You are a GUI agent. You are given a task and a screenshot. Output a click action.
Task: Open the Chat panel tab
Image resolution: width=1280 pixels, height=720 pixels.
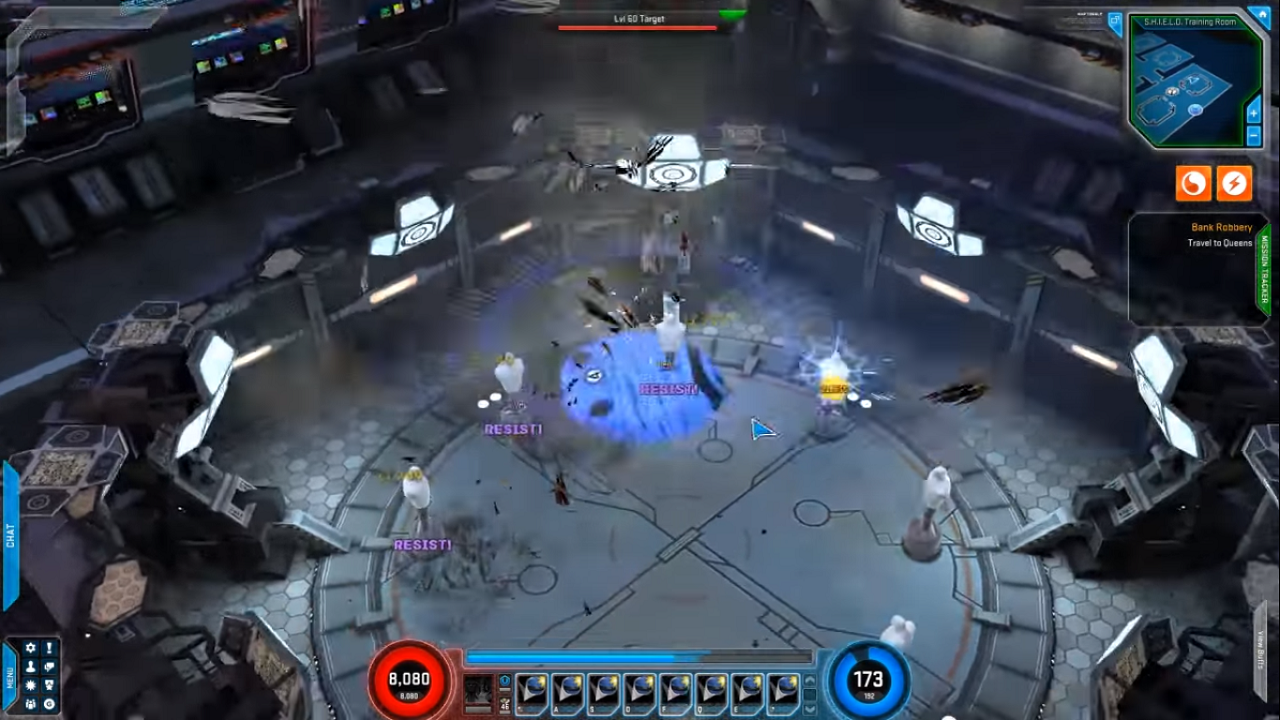click(x=10, y=535)
